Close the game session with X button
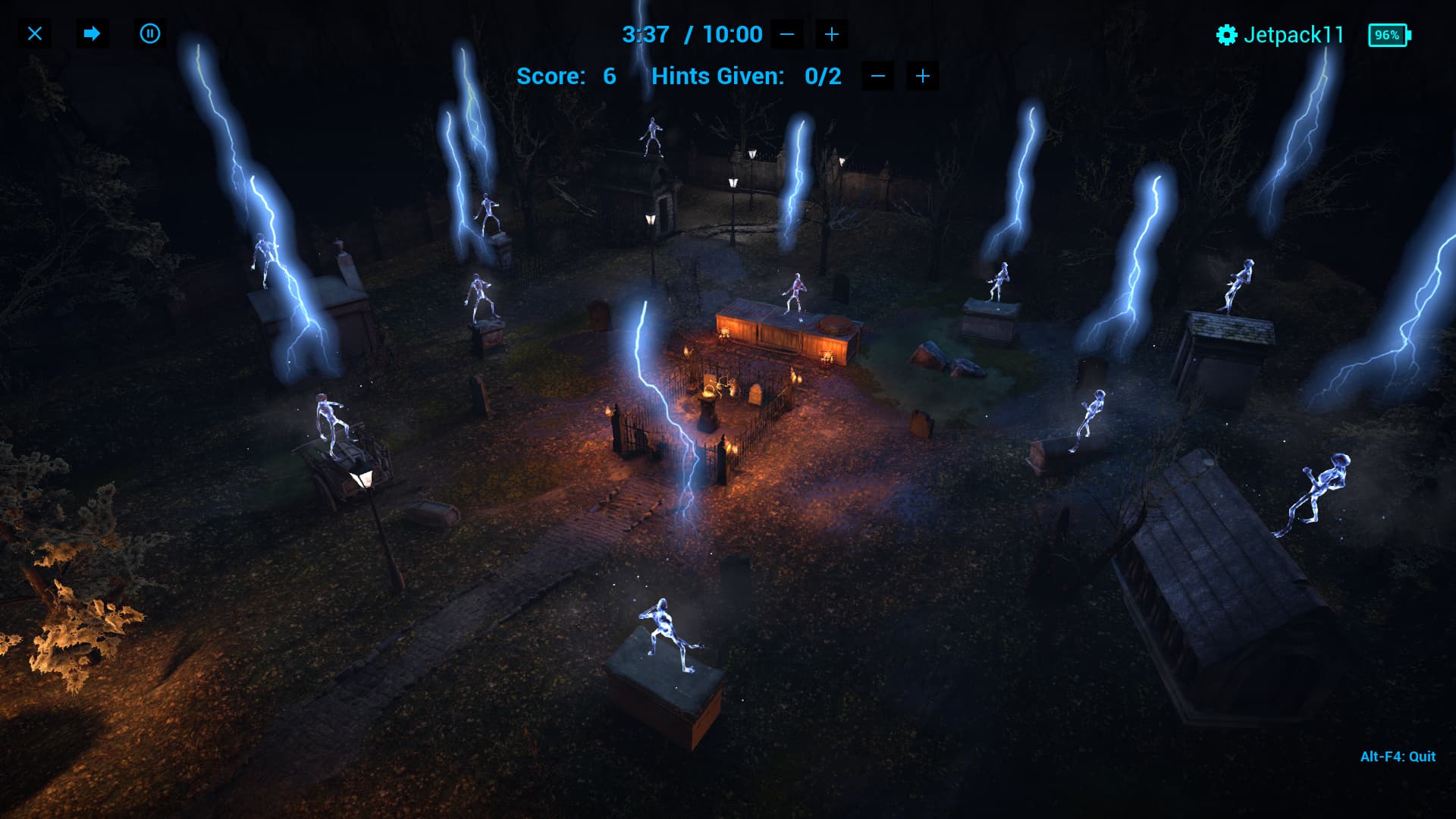1456x819 pixels. pyautogui.click(x=35, y=34)
